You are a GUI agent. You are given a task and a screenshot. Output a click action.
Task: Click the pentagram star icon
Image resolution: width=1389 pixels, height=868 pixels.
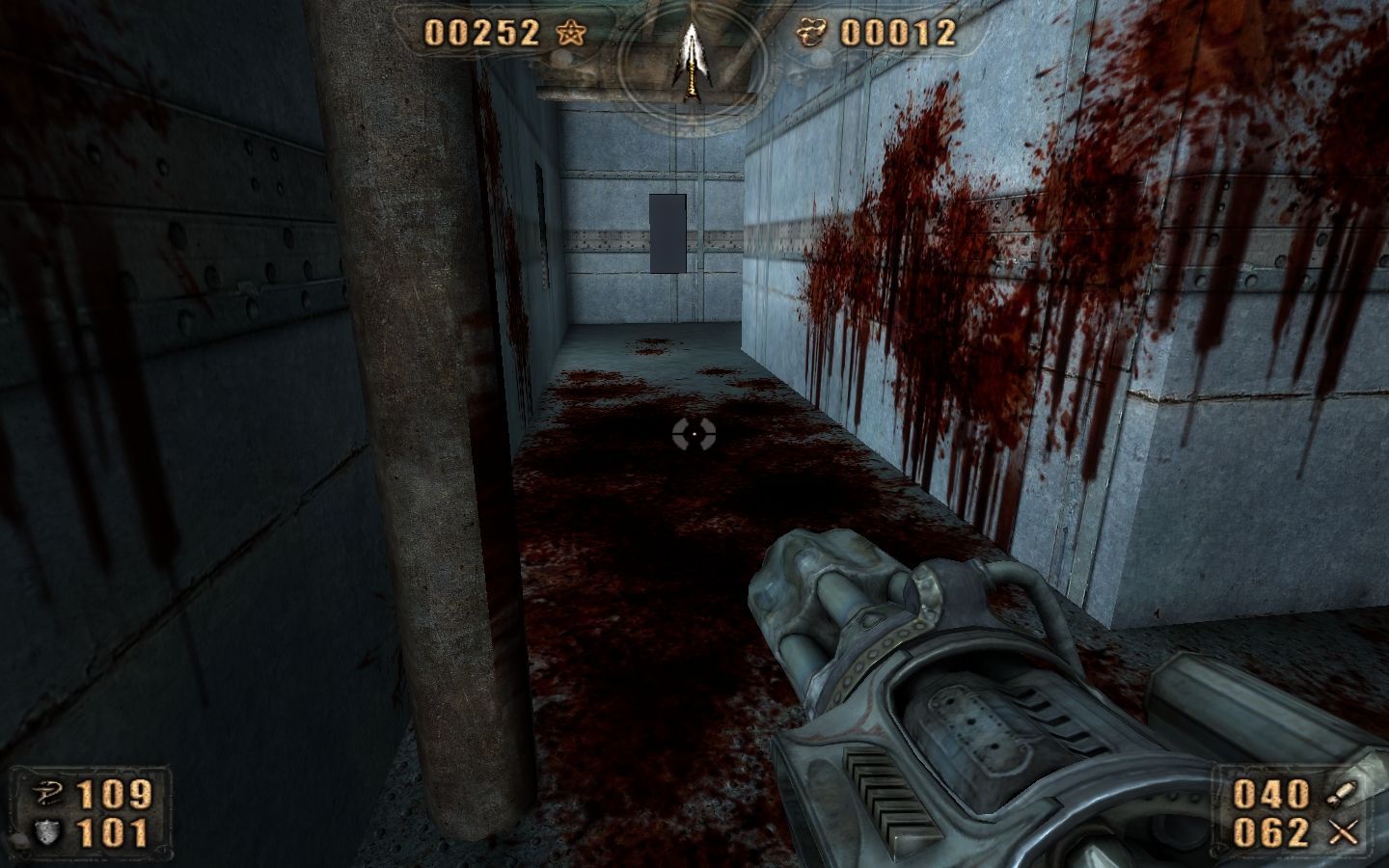tap(570, 34)
